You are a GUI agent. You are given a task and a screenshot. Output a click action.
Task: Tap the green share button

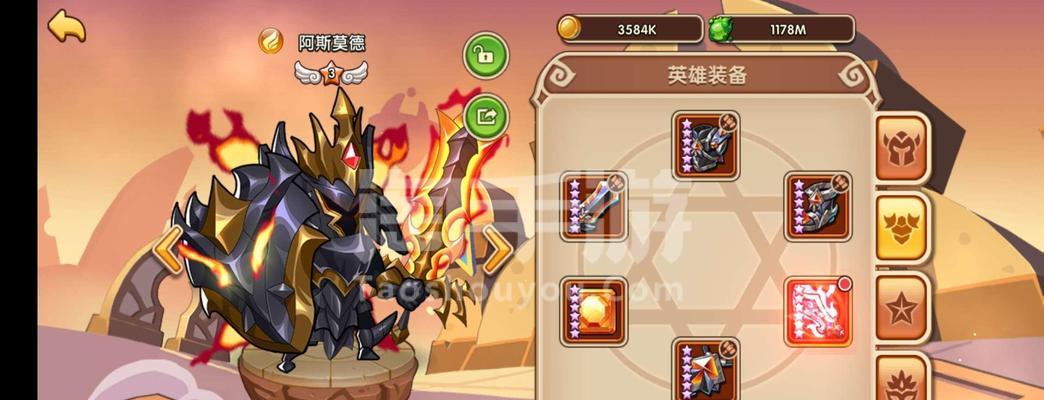(486, 116)
